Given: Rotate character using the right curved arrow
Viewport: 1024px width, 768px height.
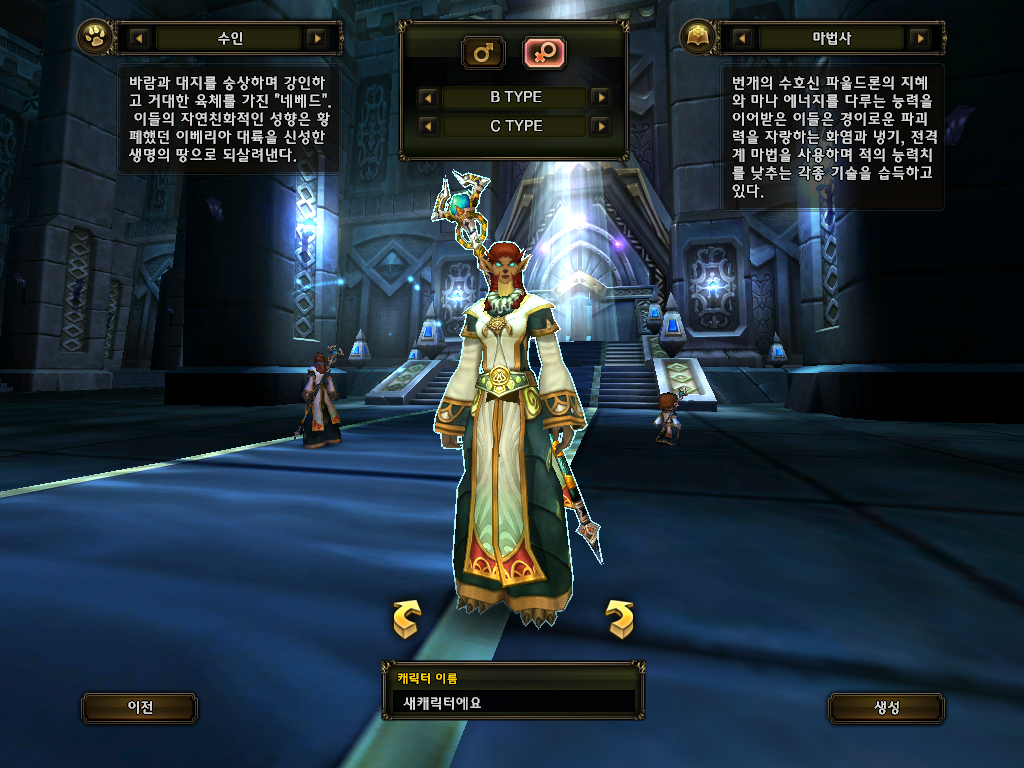Looking at the screenshot, I should (x=620, y=619).
